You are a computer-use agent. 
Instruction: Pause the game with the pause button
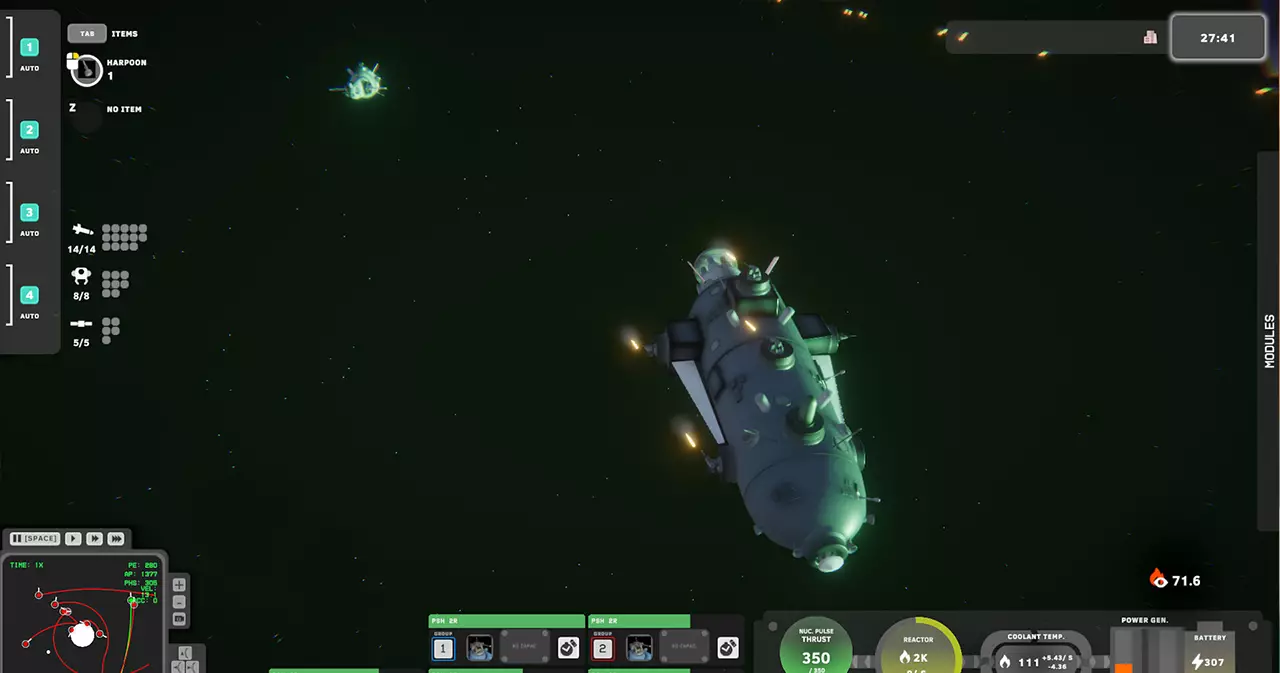coord(35,538)
